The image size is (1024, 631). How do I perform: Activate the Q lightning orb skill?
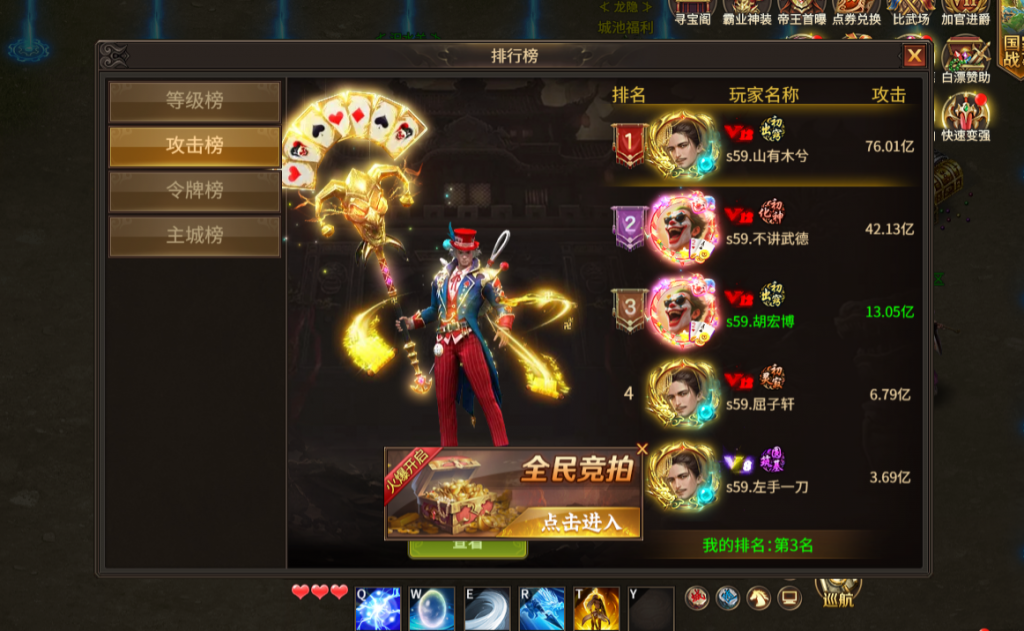point(378,608)
